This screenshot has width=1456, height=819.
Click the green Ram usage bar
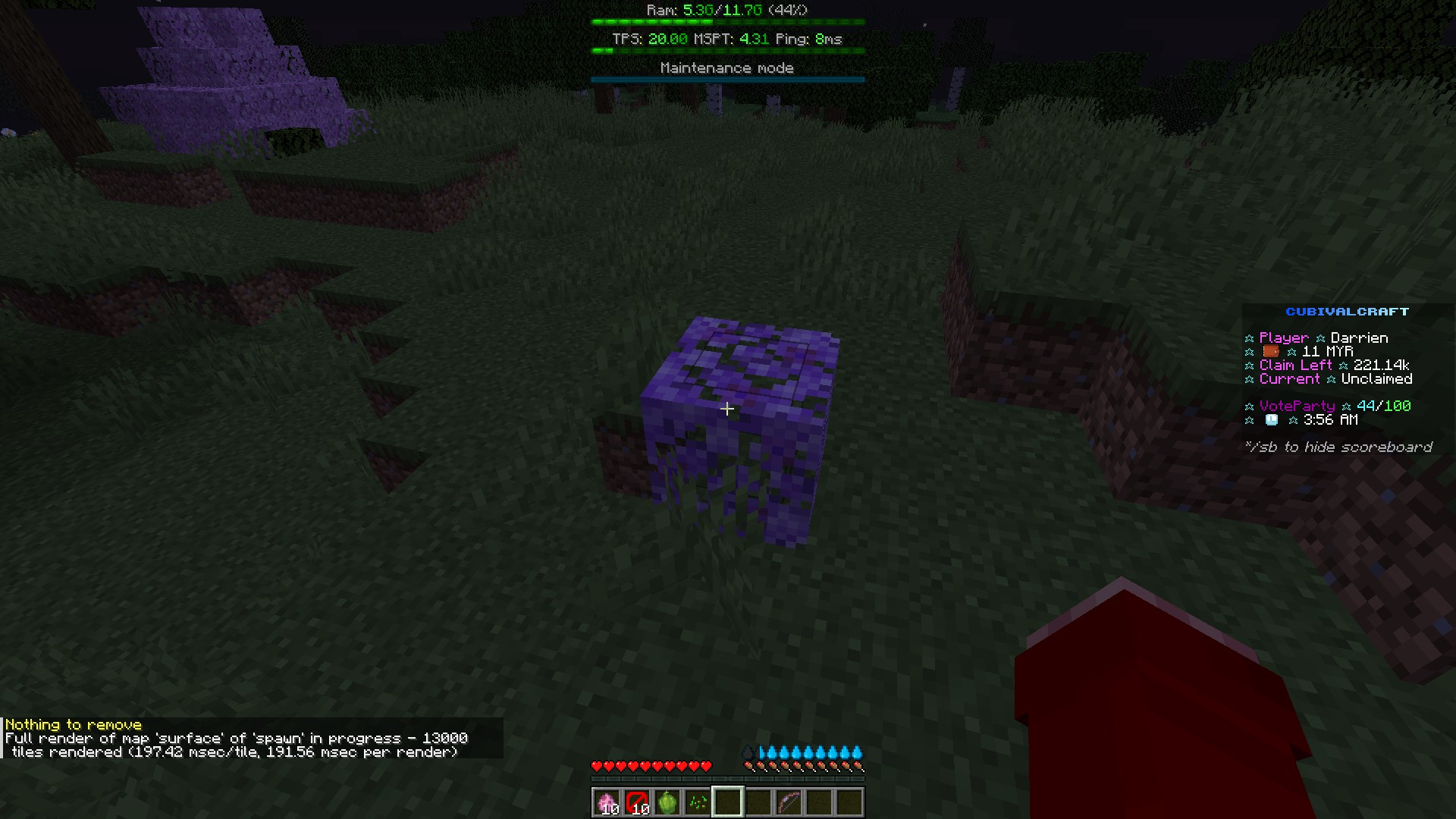tap(726, 22)
